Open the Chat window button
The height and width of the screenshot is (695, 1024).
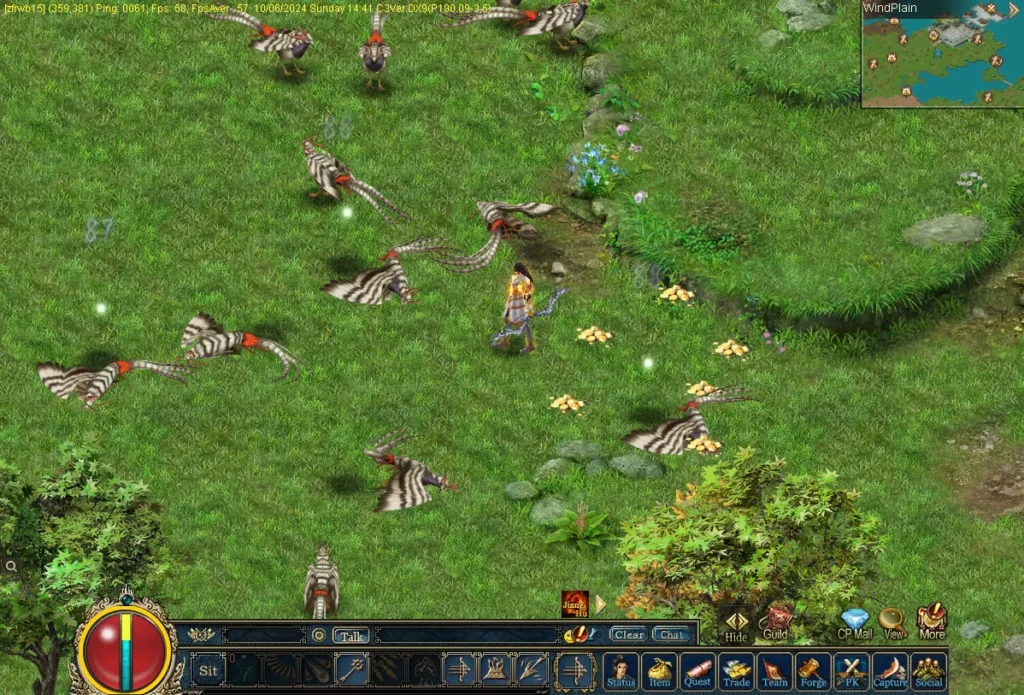pyautogui.click(x=671, y=635)
